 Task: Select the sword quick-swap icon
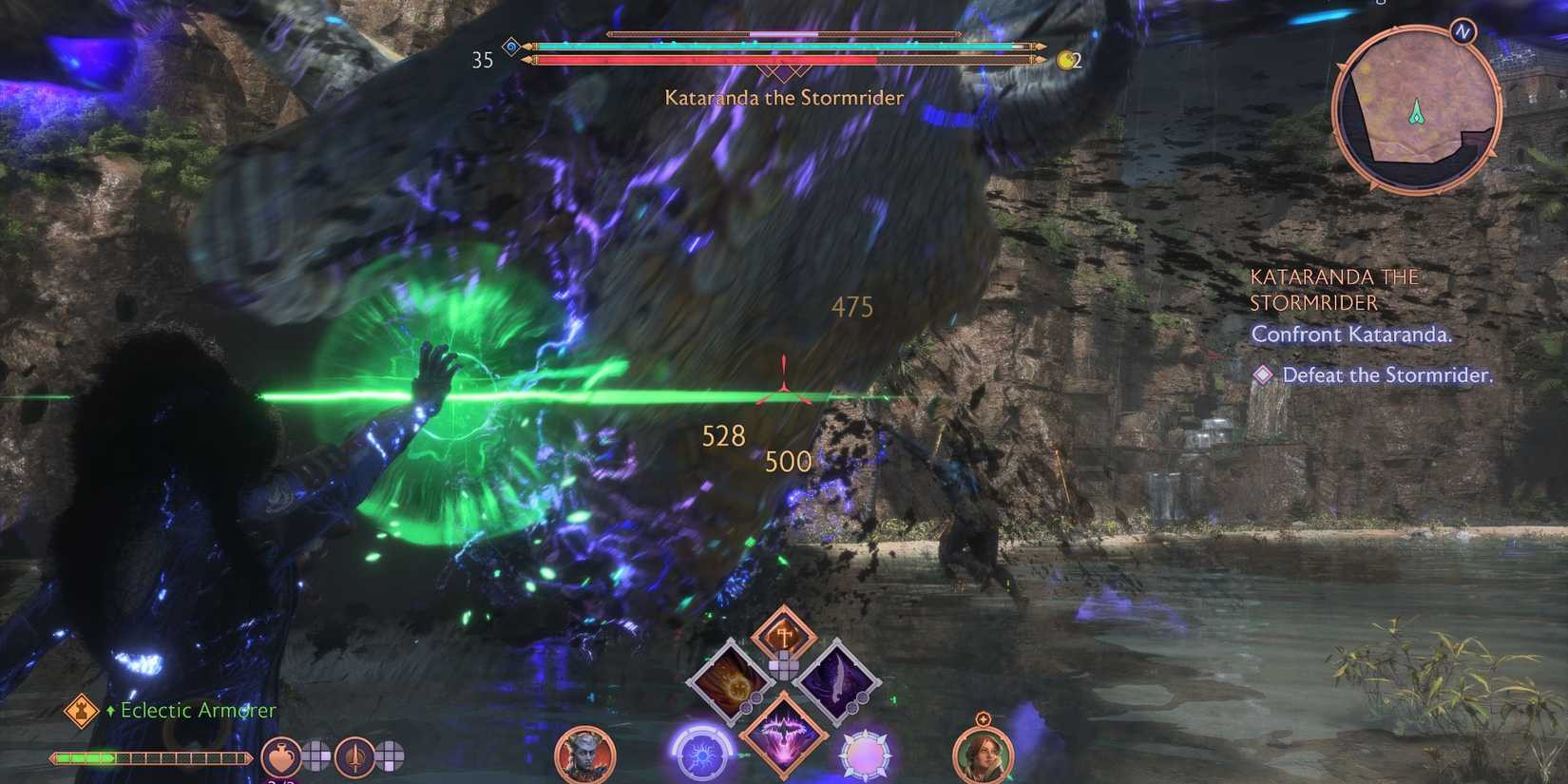pyautogui.click(x=355, y=758)
